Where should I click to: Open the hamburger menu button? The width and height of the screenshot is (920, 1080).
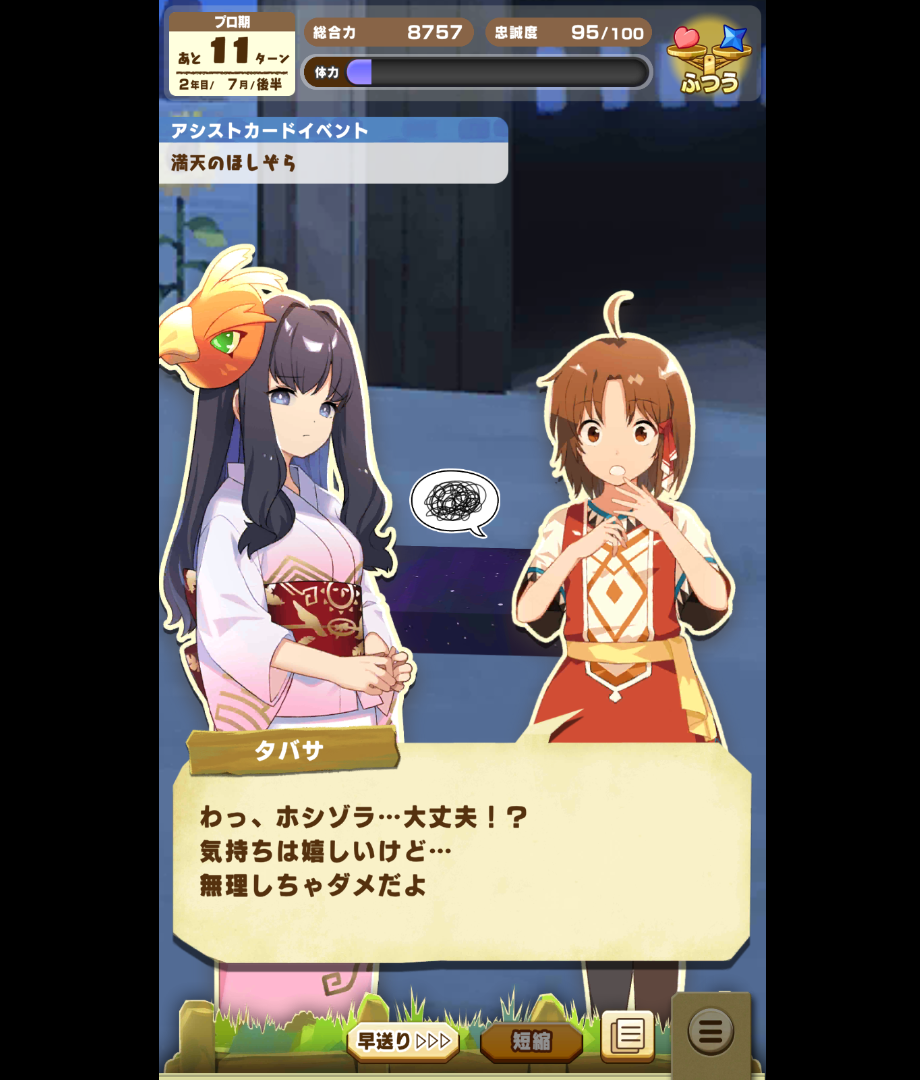tap(710, 1031)
